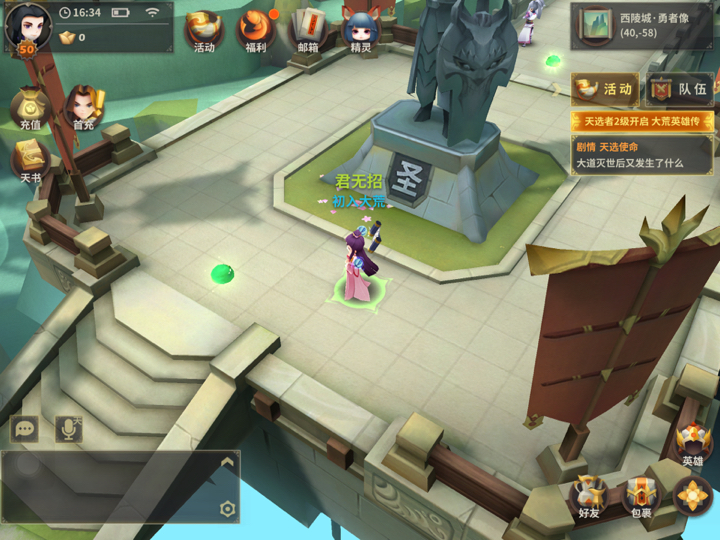Open the 天书 book menu
Viewport: 720px width, 540px height.
pos(30,162)
